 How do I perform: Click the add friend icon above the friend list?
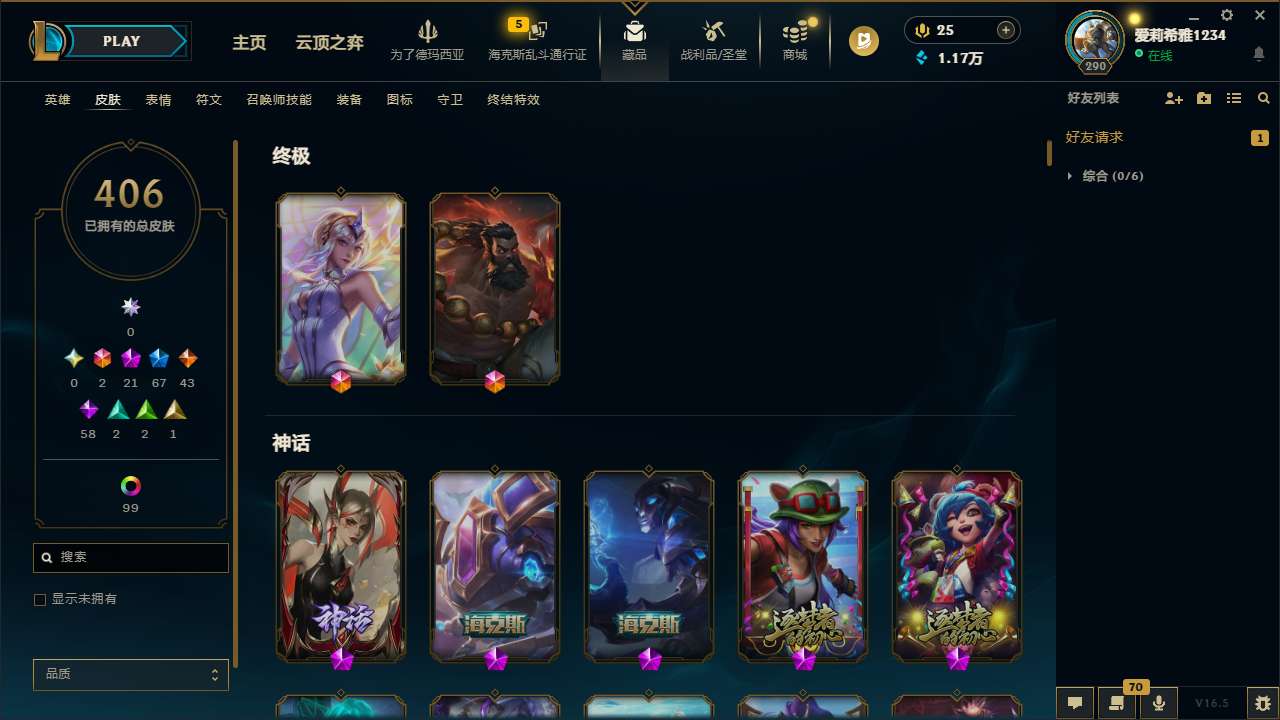(1172, 98)
